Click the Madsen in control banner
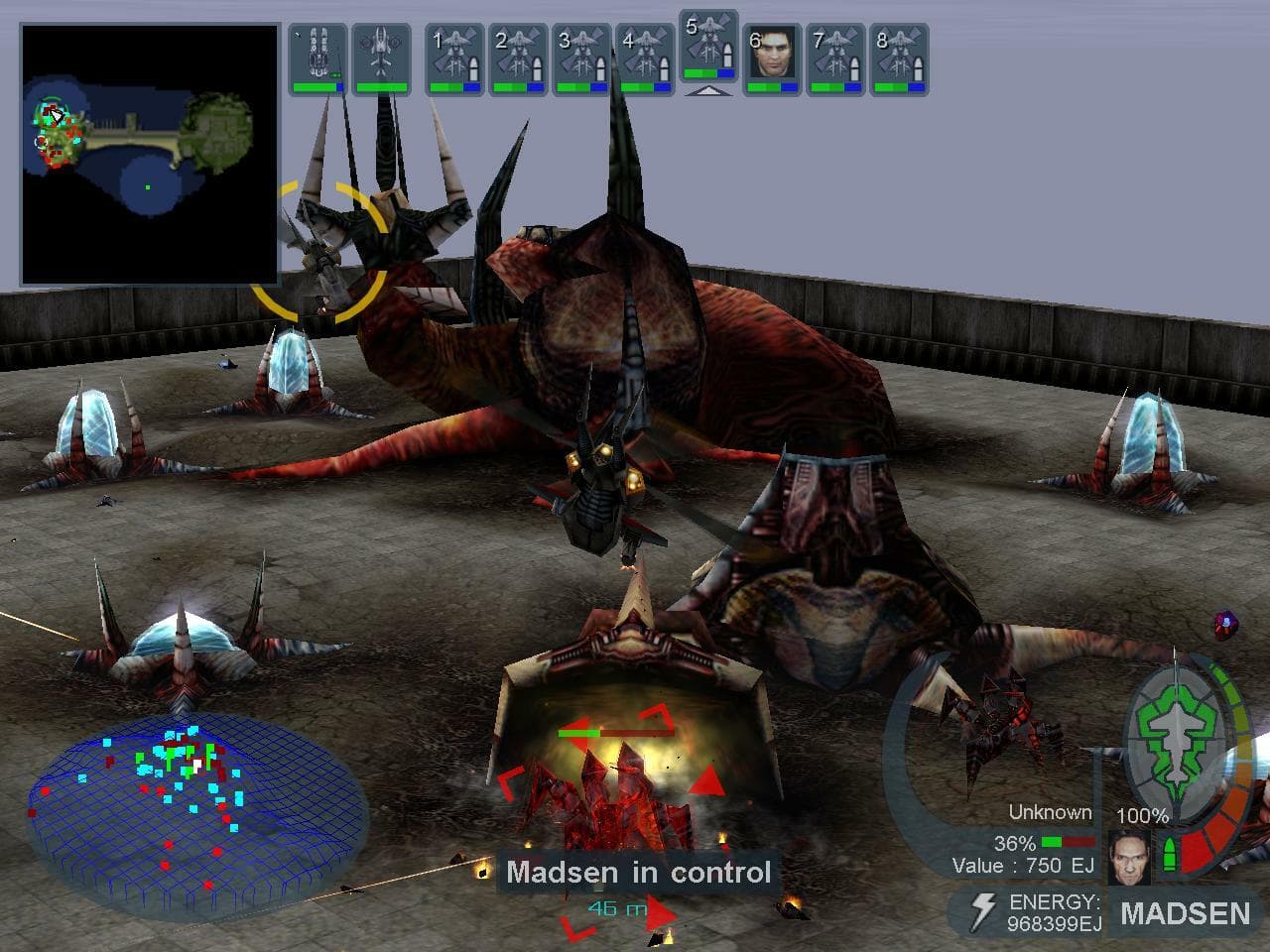Image resolution: width=1270 pixels, height=952 pixels. pos(640,873)
